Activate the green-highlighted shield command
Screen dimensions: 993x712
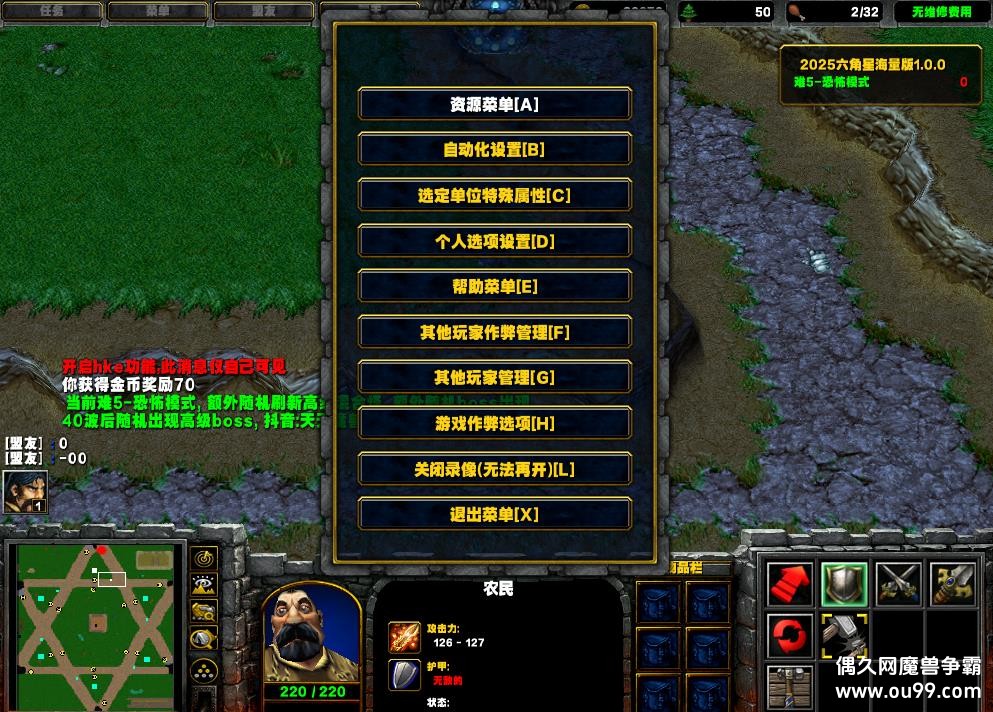pos(843,584)
